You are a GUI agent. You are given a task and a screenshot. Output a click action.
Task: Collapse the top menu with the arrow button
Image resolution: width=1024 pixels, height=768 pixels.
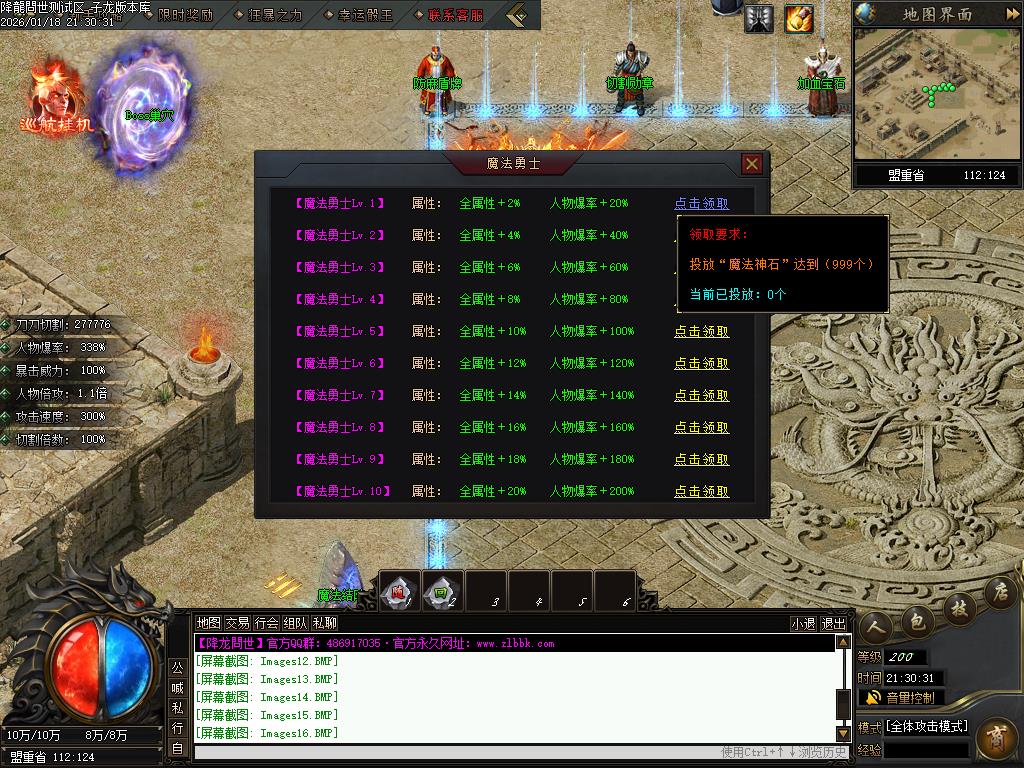(x=517, y=15)
